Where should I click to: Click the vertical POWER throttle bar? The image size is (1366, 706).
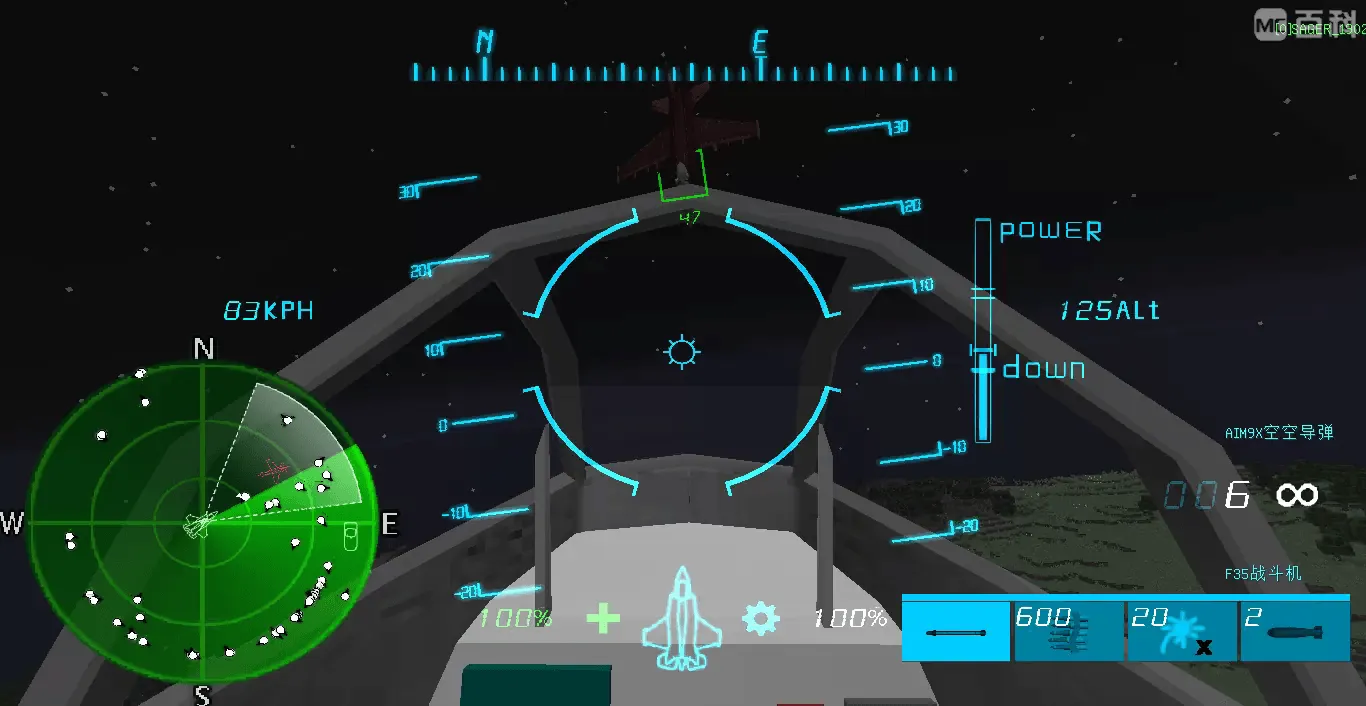(x=983, y=330)
